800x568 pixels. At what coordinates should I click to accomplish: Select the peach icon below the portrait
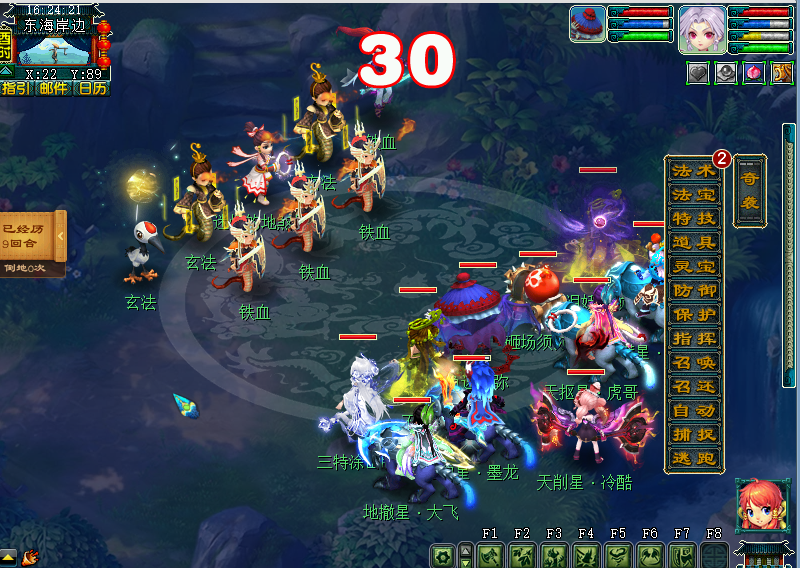coord(753,72)
